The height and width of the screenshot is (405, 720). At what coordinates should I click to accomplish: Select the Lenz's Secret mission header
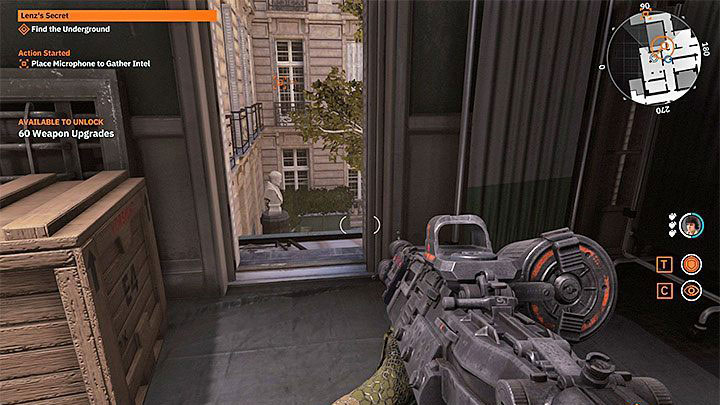click(108, 15)
